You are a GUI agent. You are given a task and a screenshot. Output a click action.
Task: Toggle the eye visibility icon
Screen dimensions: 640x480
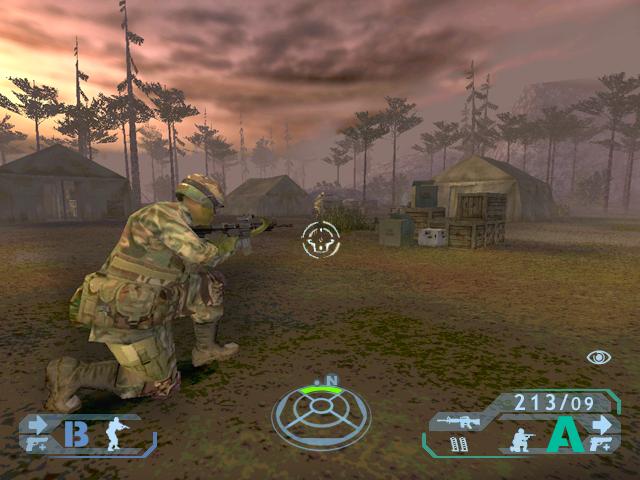click(x=599, y=357)
